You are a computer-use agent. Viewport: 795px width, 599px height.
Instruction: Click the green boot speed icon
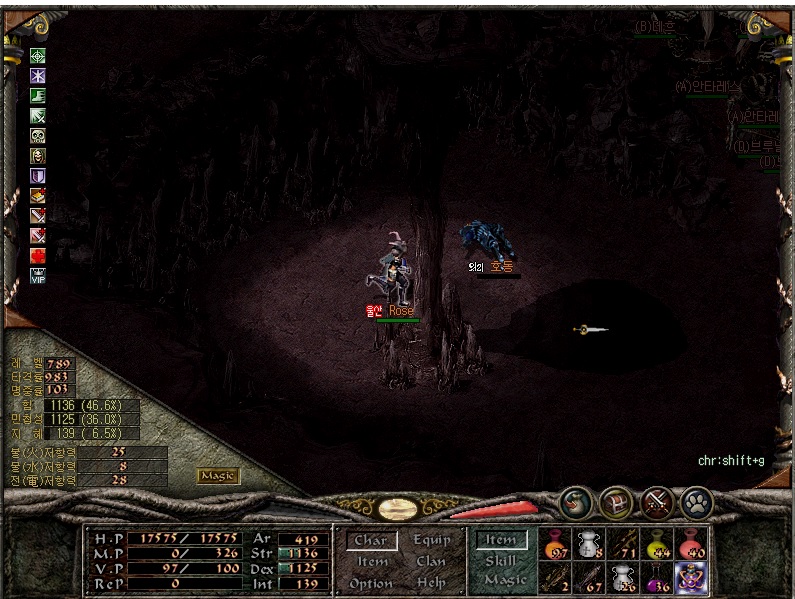pos(38,96)
